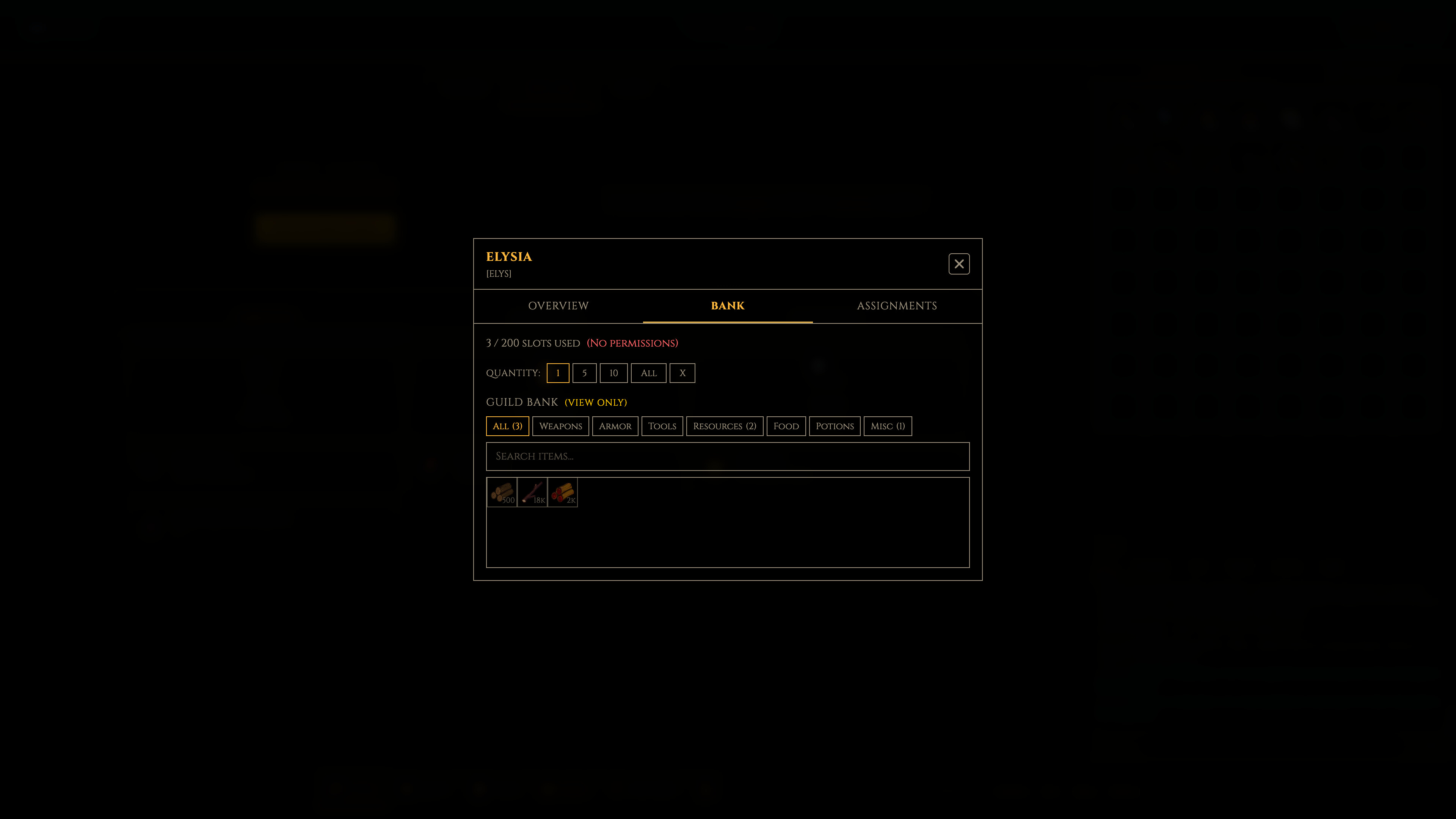Switch to the Overview tab
Image resolution: width=1456 pixels, height=819 pixels.
click(x=558, y=306)
